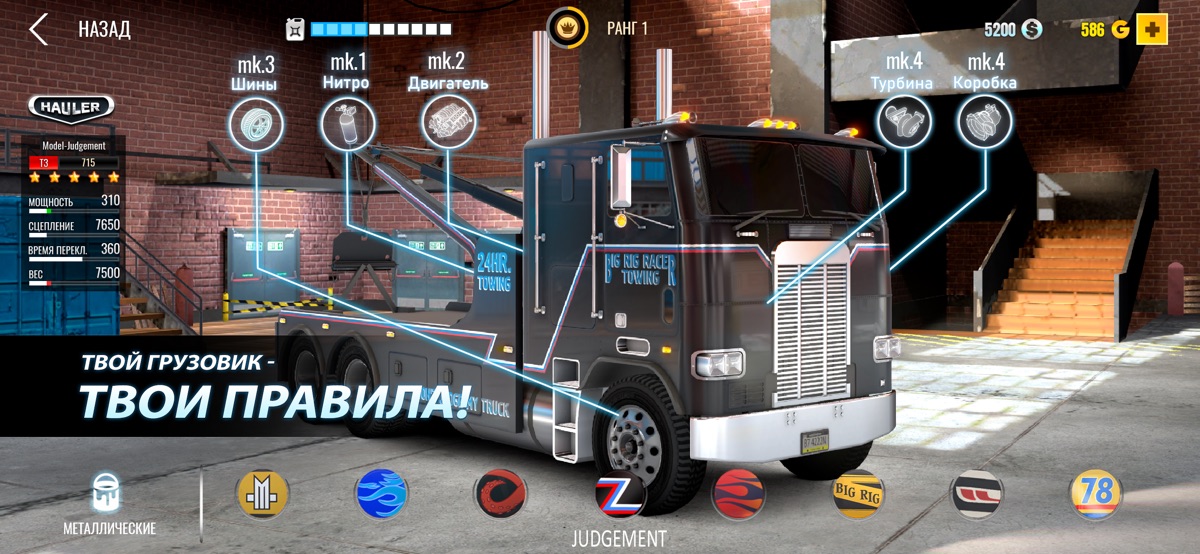Pick the white and red stripe livery
The image size is (1200, 554).
976,493
